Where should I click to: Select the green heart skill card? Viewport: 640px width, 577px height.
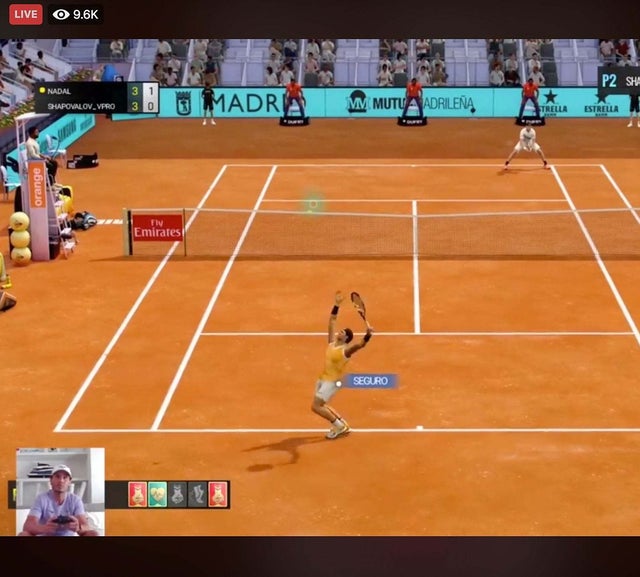(x=157, y=494)
